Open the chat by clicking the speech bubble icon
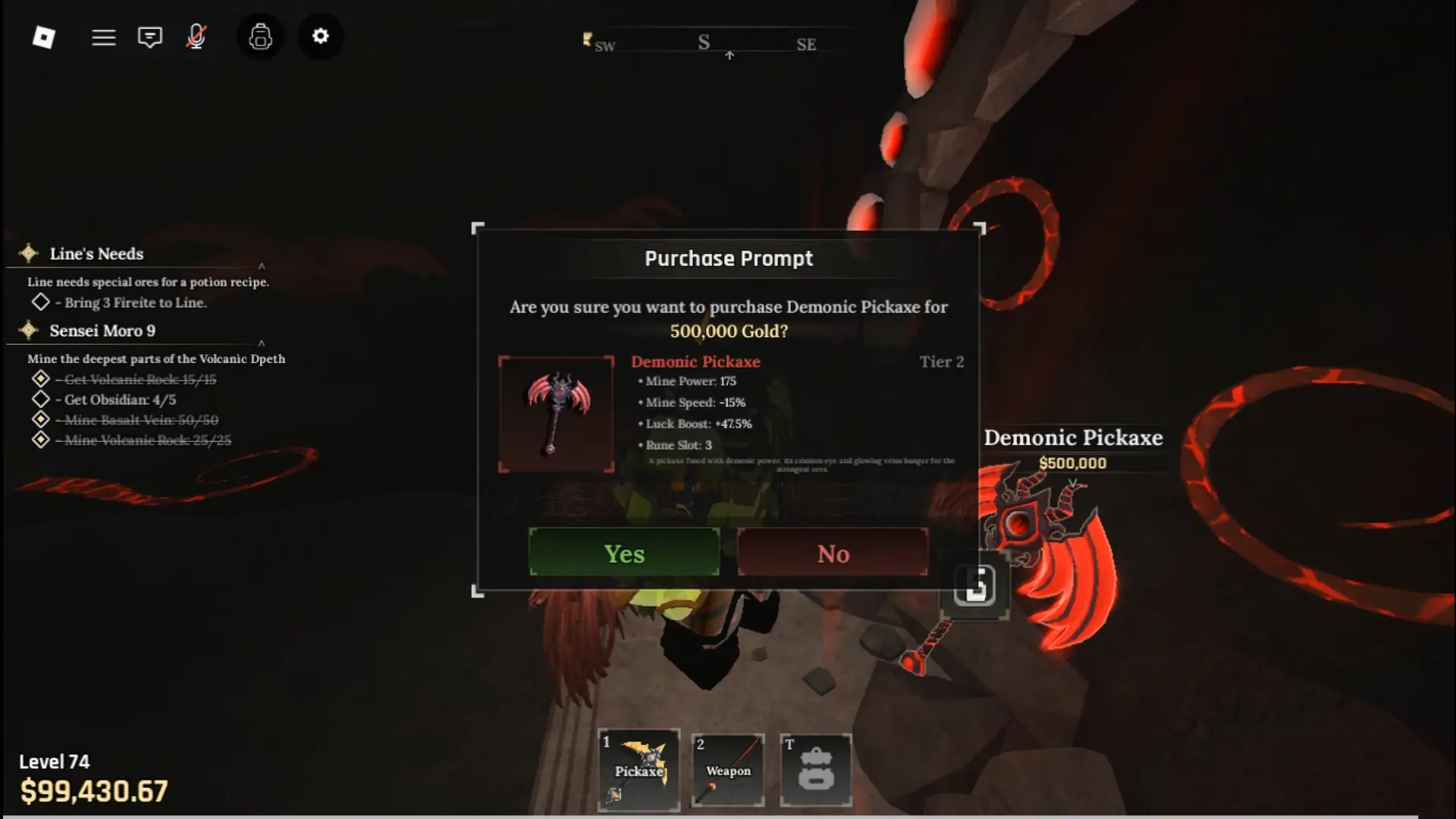The image size is (1456, 819). (149, 36)
